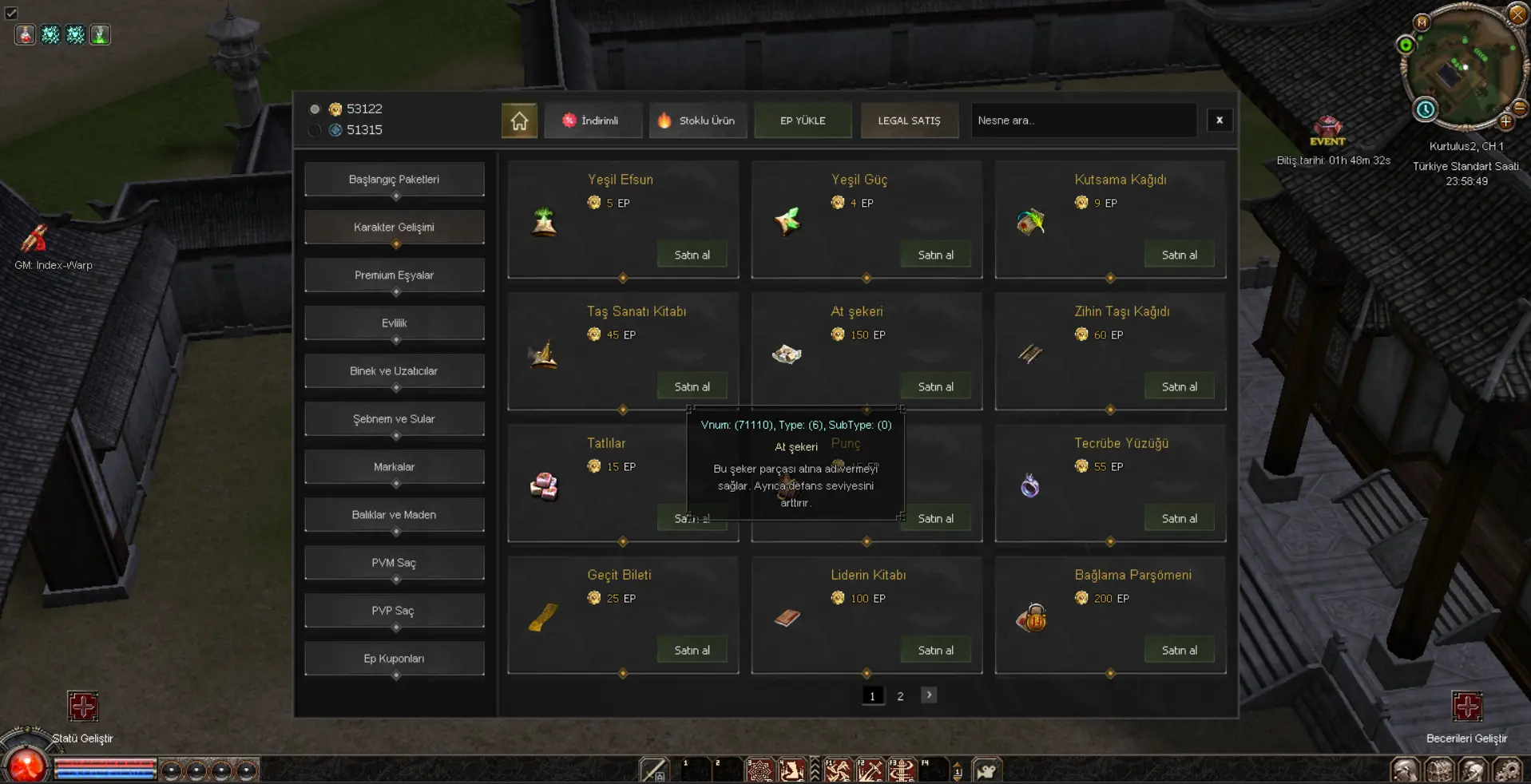Image resolution: width=1531 pixels, height=784 pixels.
Task: Purchase the Kutsama Kağıdı
Action: [1179, 255]
